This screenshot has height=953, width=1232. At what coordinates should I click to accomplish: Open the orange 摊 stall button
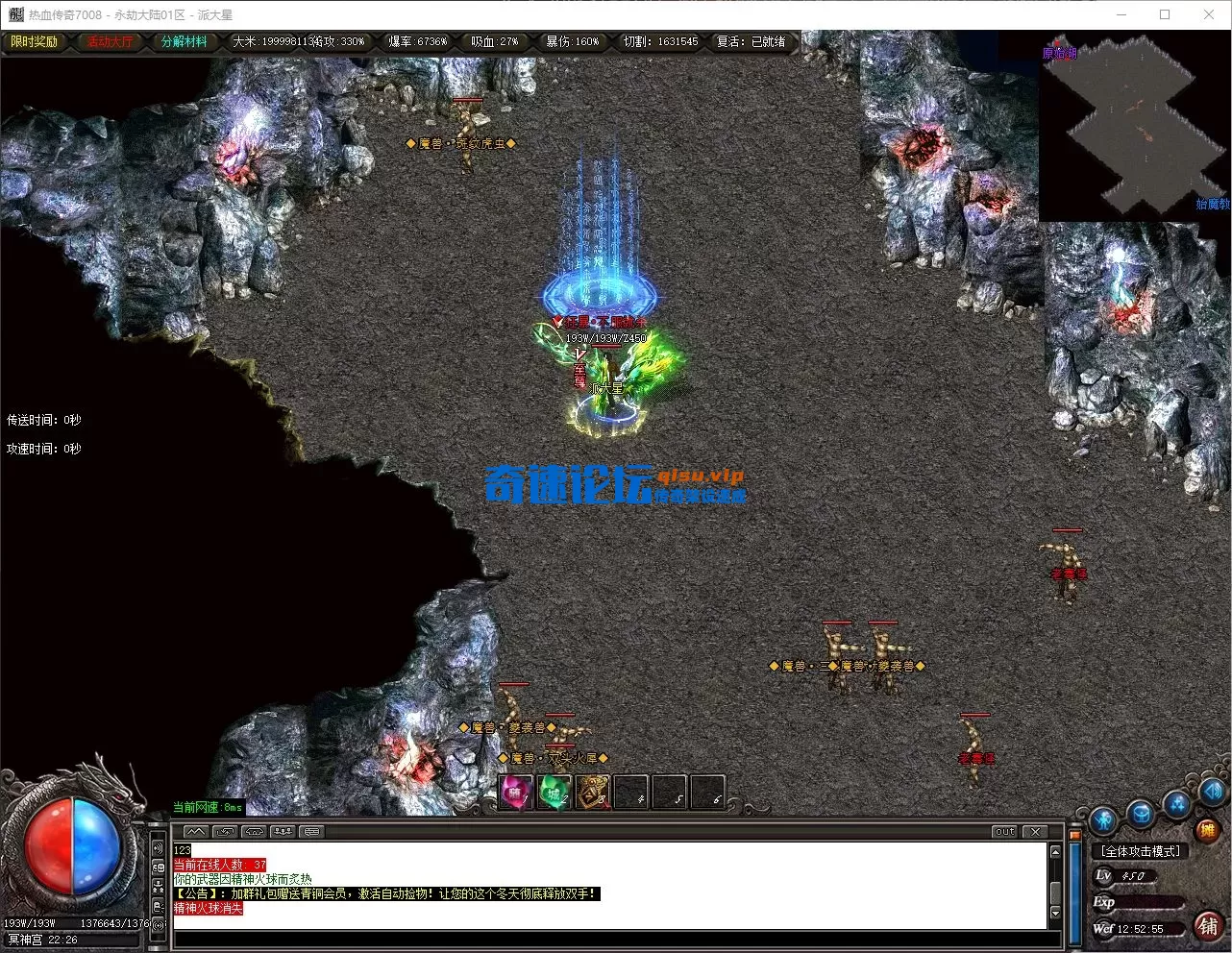point(1206,830)
